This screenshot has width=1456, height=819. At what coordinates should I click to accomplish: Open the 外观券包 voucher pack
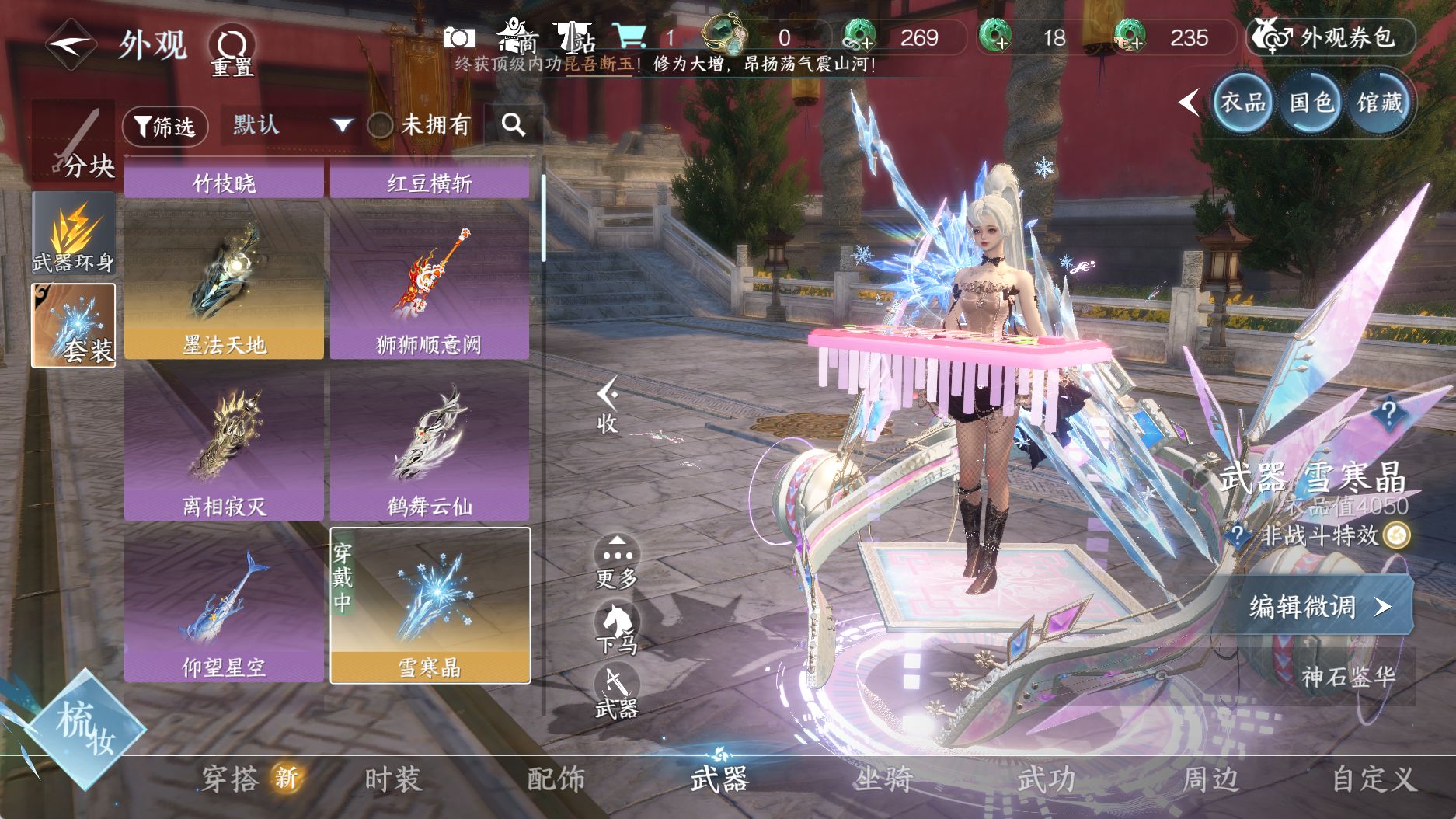tap(1331, 37)
